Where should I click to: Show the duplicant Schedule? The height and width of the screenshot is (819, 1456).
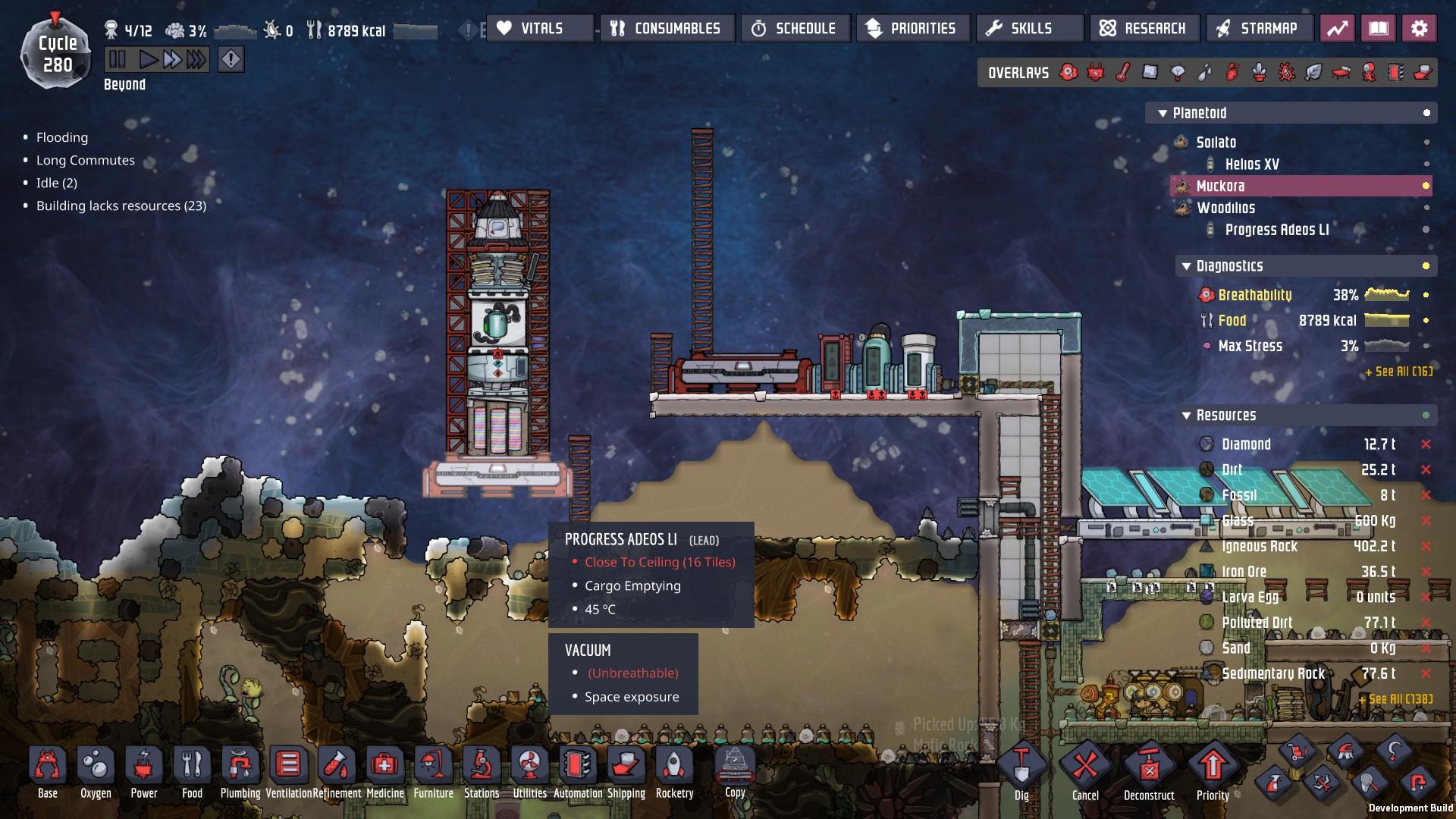(x=795, y=29)
